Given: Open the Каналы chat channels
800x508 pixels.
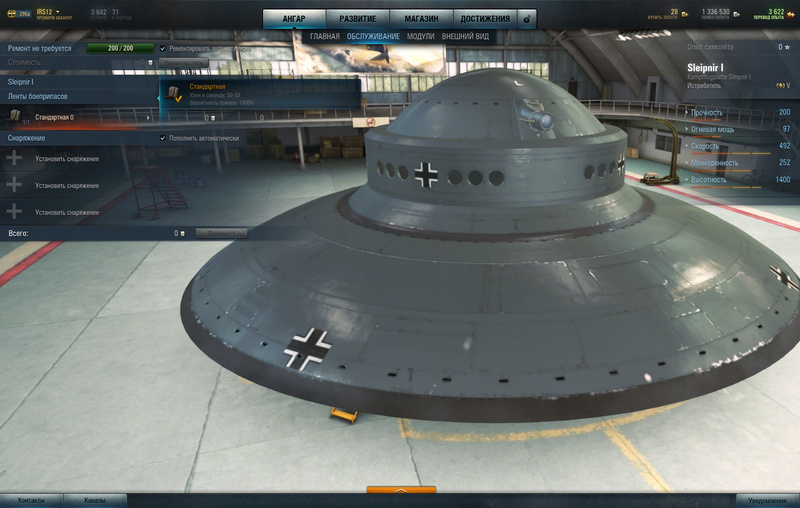Looking at the screenshot, I should click(94, 499).
